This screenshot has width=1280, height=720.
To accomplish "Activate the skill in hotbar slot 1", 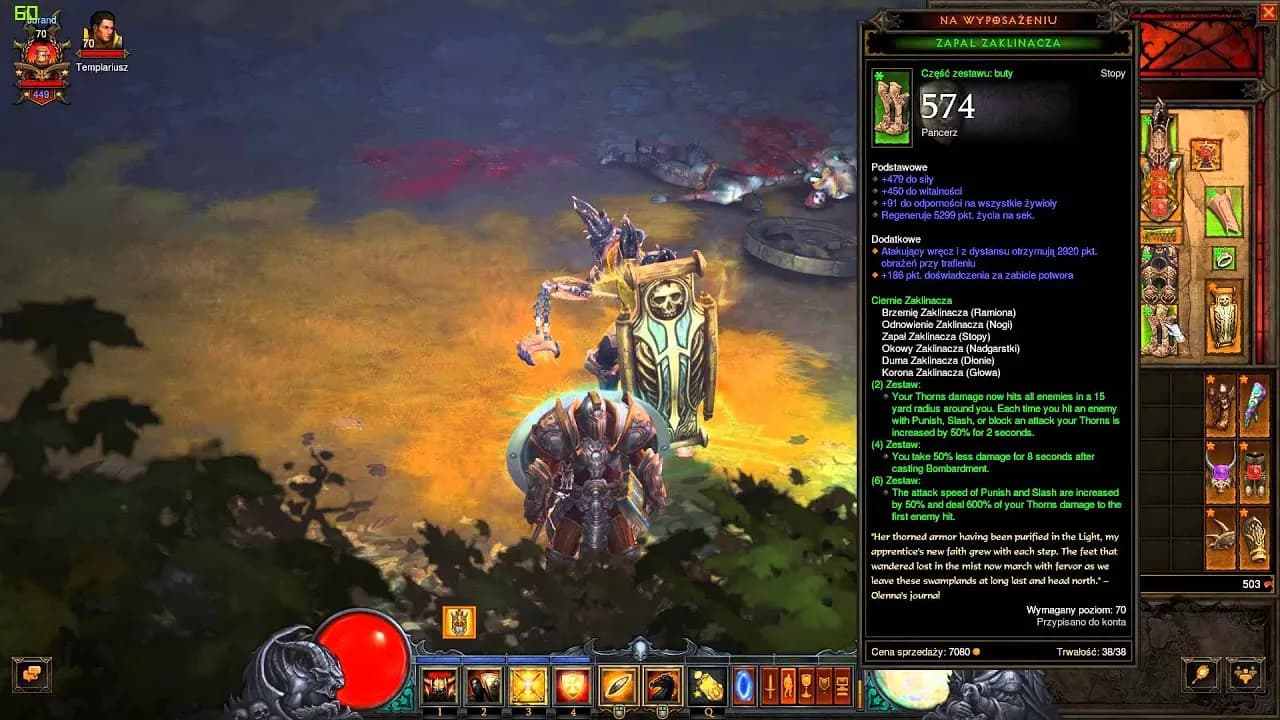I will pos(438,686).
